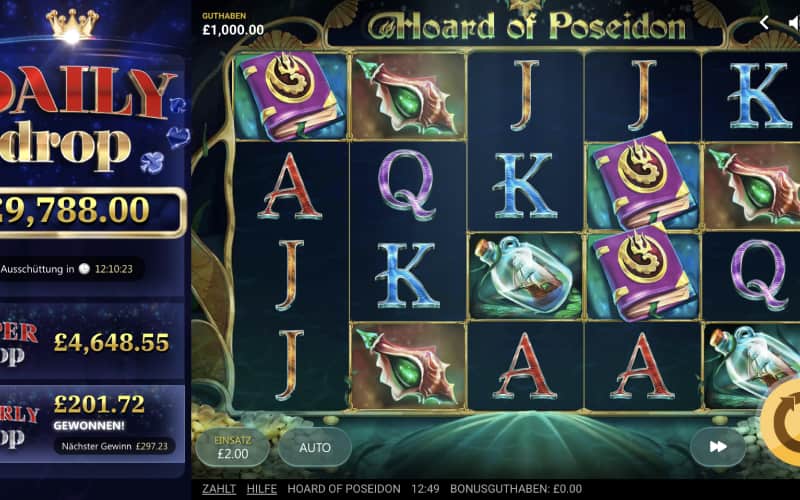Toggle the fast-forward turbo spin button

pyautogui.click(x=718, y=447)
